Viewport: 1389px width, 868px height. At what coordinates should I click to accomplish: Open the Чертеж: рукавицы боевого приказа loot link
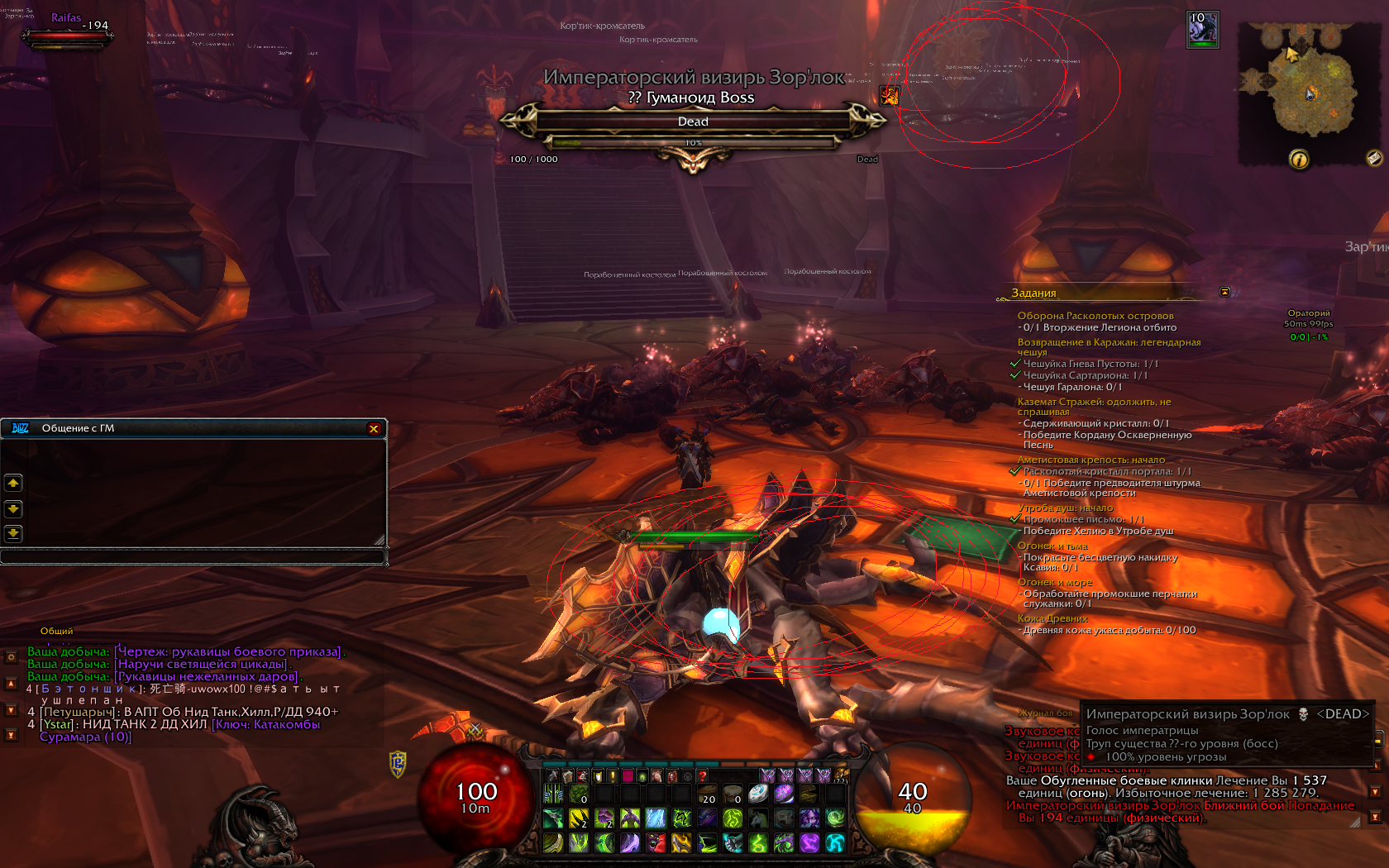click(228, 651)
